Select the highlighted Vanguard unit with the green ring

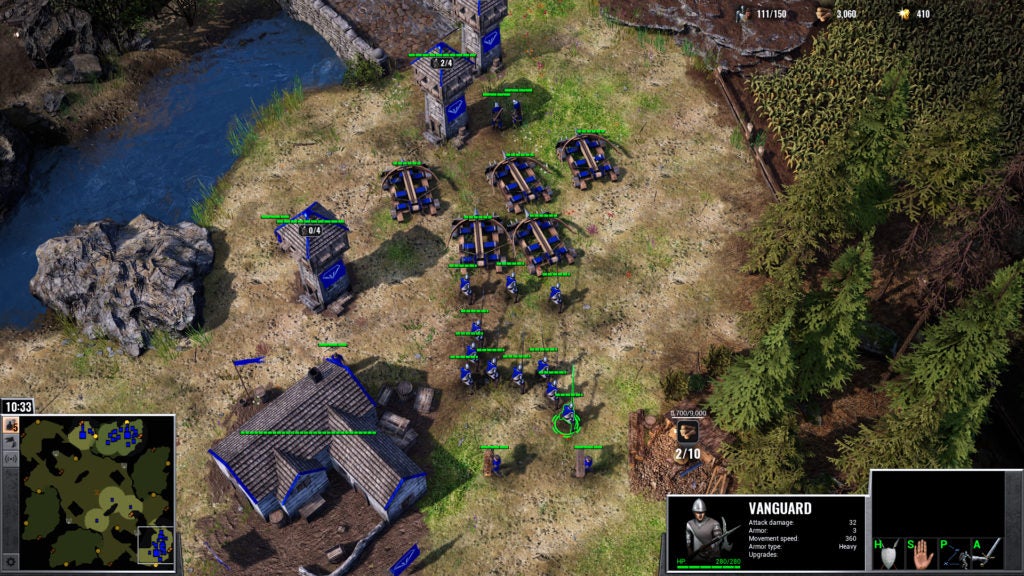567,416
